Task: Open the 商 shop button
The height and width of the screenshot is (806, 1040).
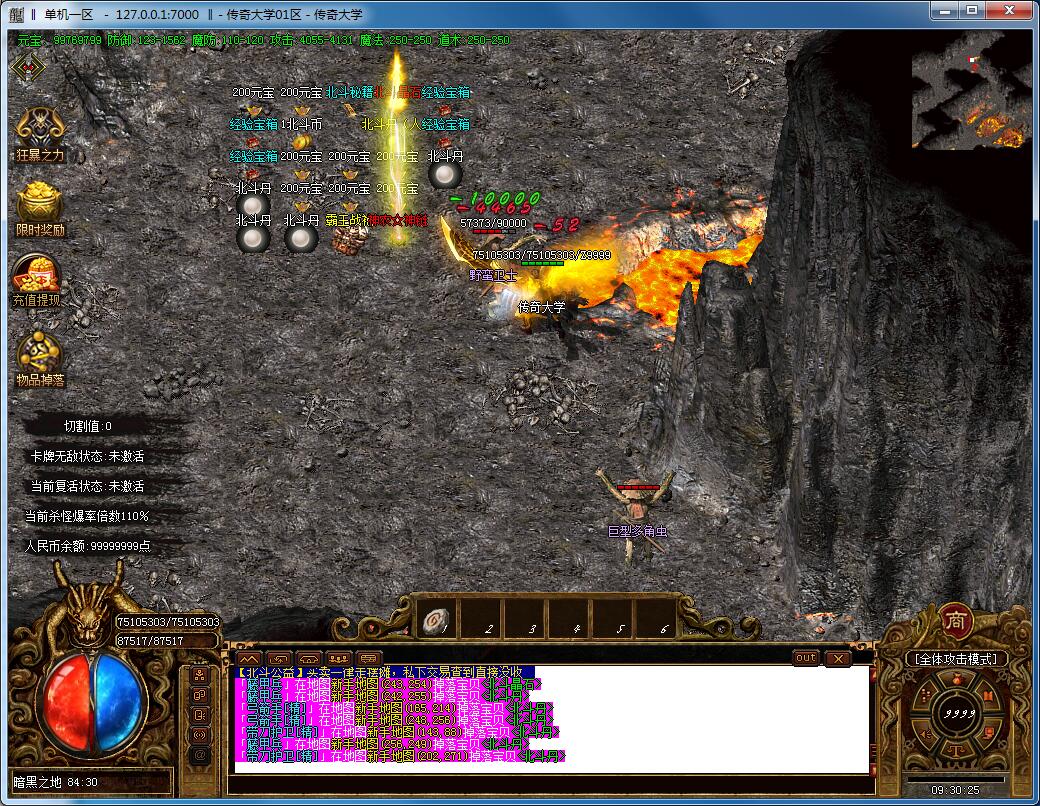Action: [x=956, y=621]
